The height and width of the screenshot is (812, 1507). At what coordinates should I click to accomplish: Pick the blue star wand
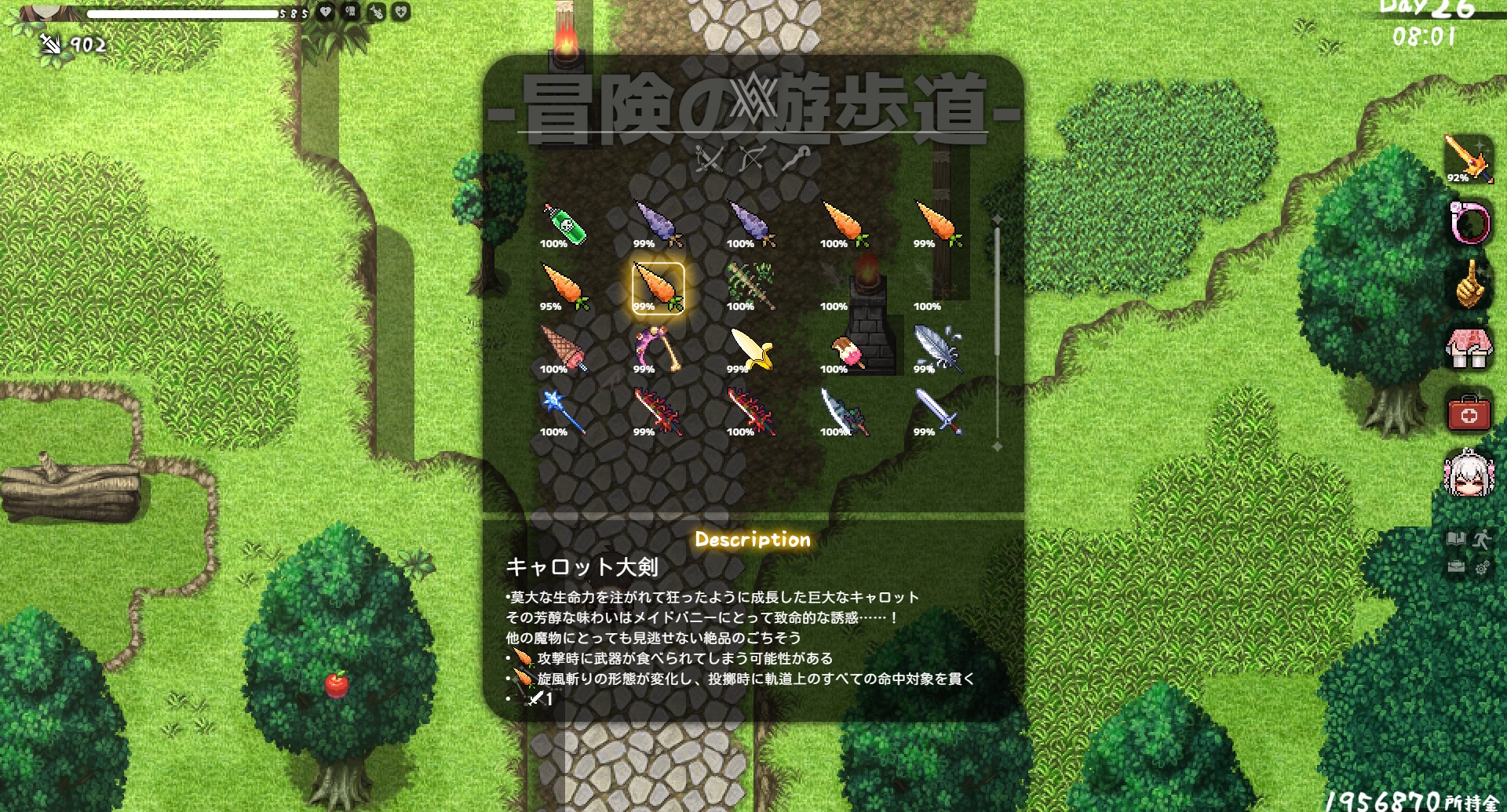pyautogui.click(x=565, y=413)
